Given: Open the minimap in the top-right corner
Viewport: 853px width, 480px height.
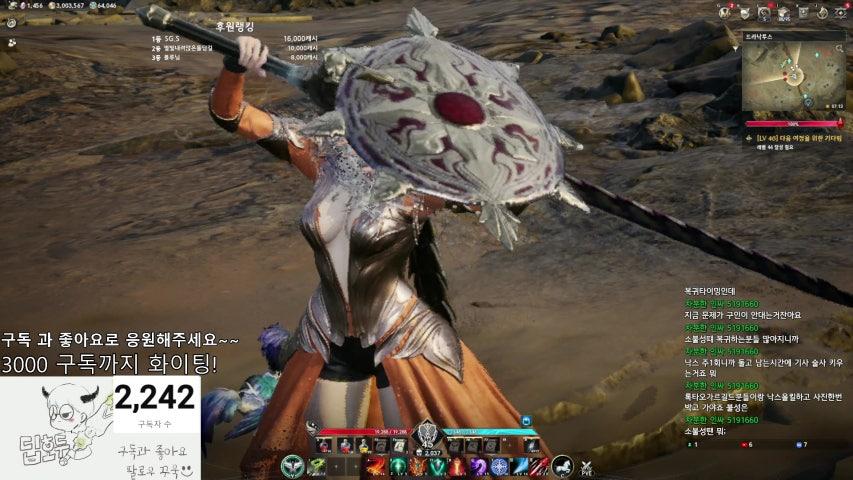Looking at the screenshot, I should click(794, 75).
